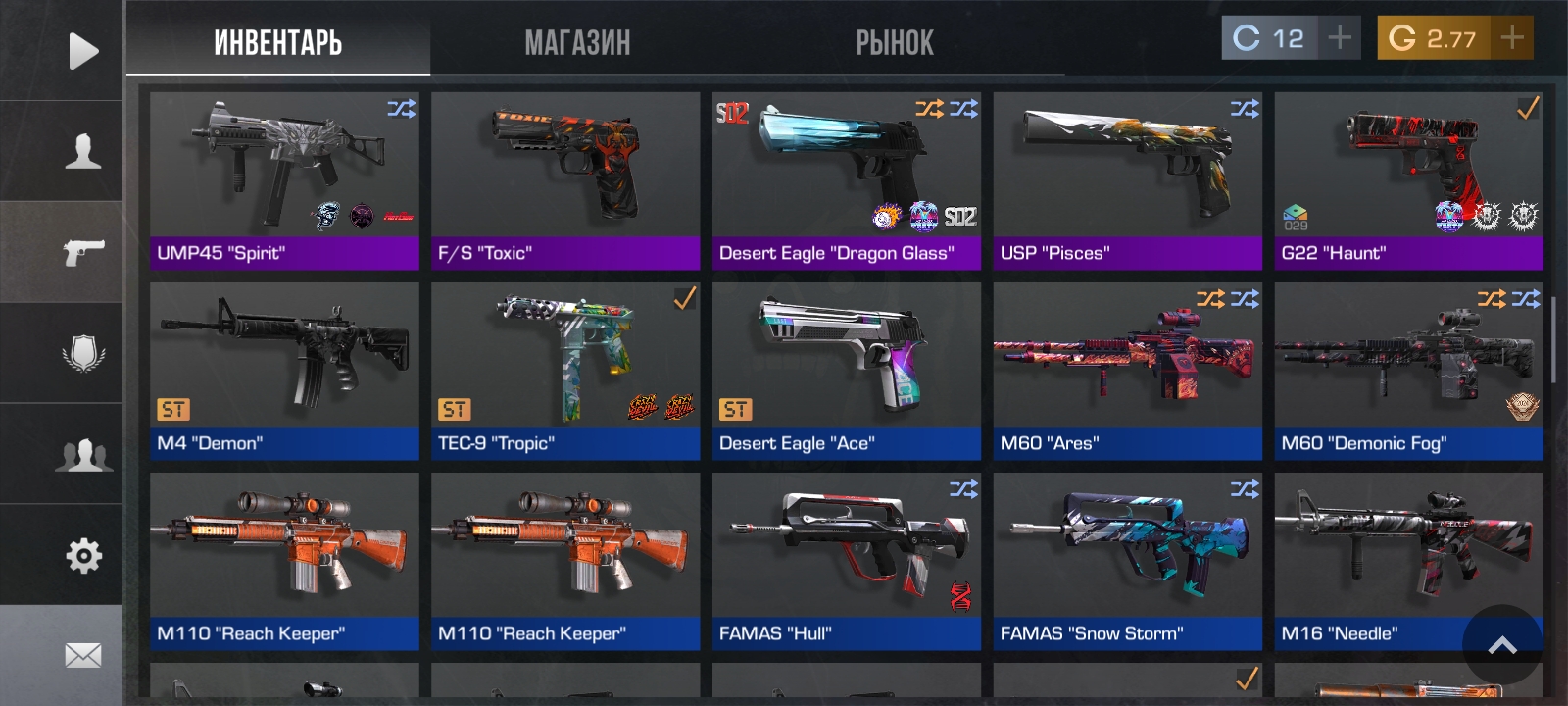Screen dimensions: 1568x706
Task: Switch to the Магазин tab
Action: pyautogui.click(x=577, y=43)
